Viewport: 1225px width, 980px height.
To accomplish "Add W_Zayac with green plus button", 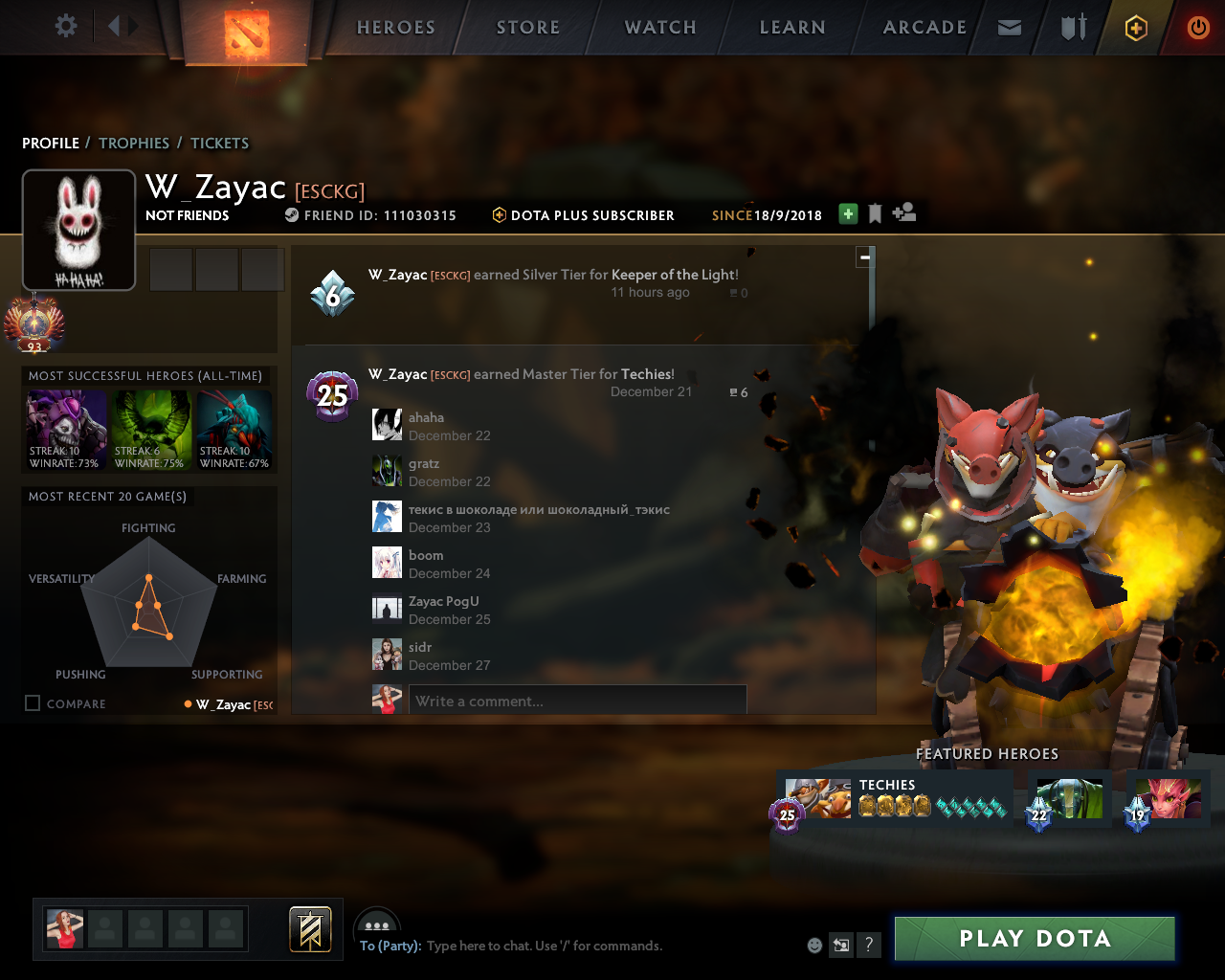I will (848, 214).
